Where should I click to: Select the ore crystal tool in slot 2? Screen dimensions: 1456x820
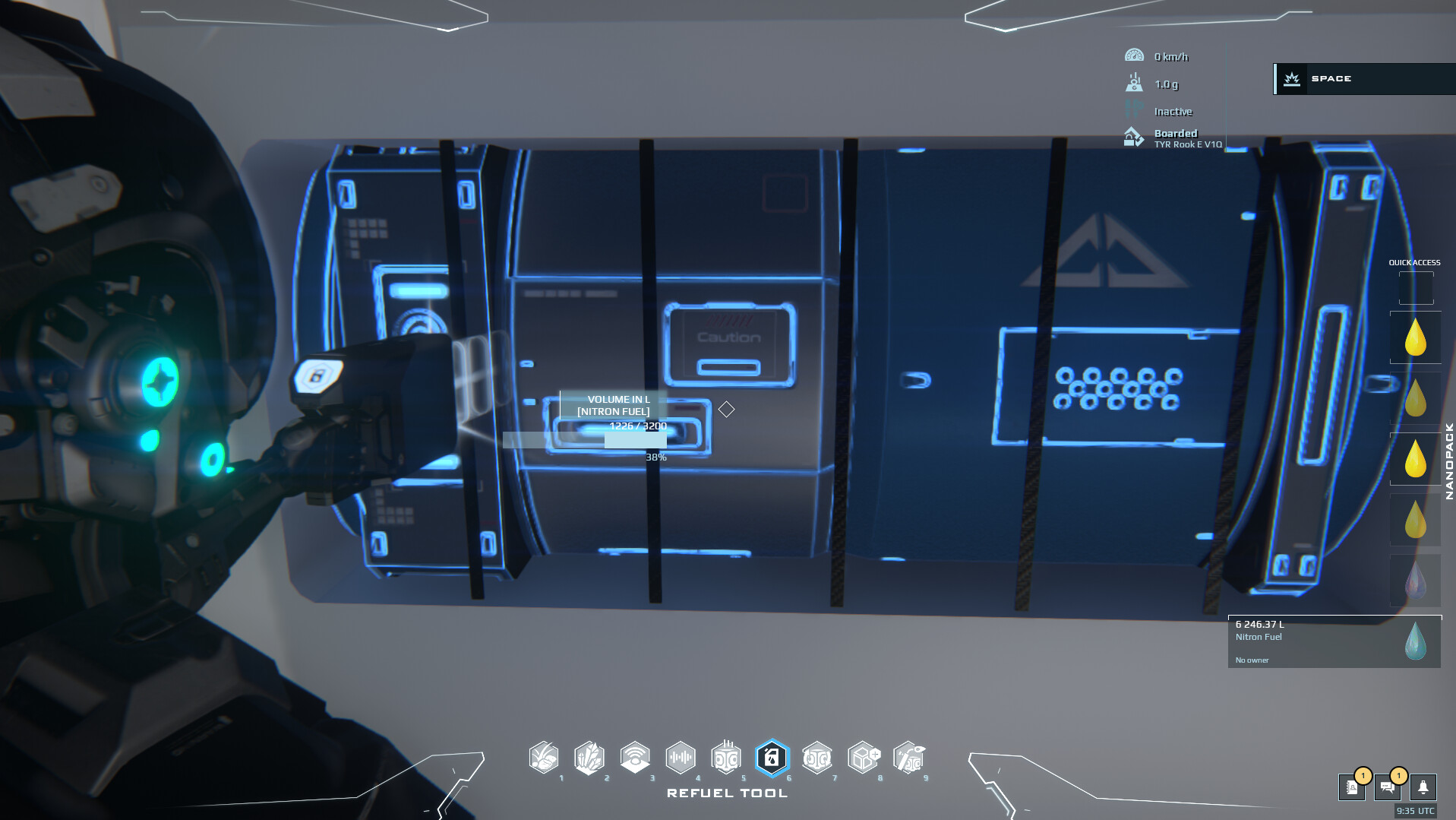590,758
